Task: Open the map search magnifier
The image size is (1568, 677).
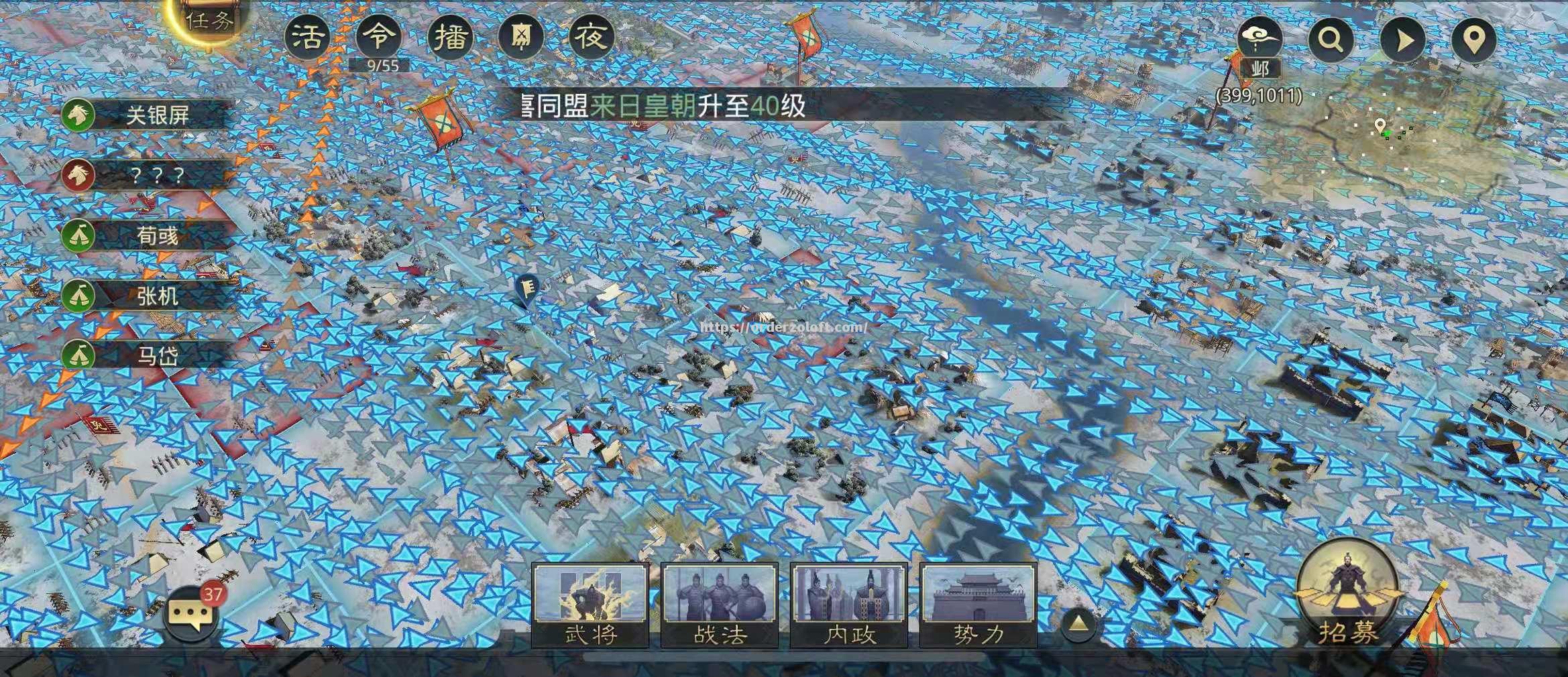Action: [x=1332, y=40]
